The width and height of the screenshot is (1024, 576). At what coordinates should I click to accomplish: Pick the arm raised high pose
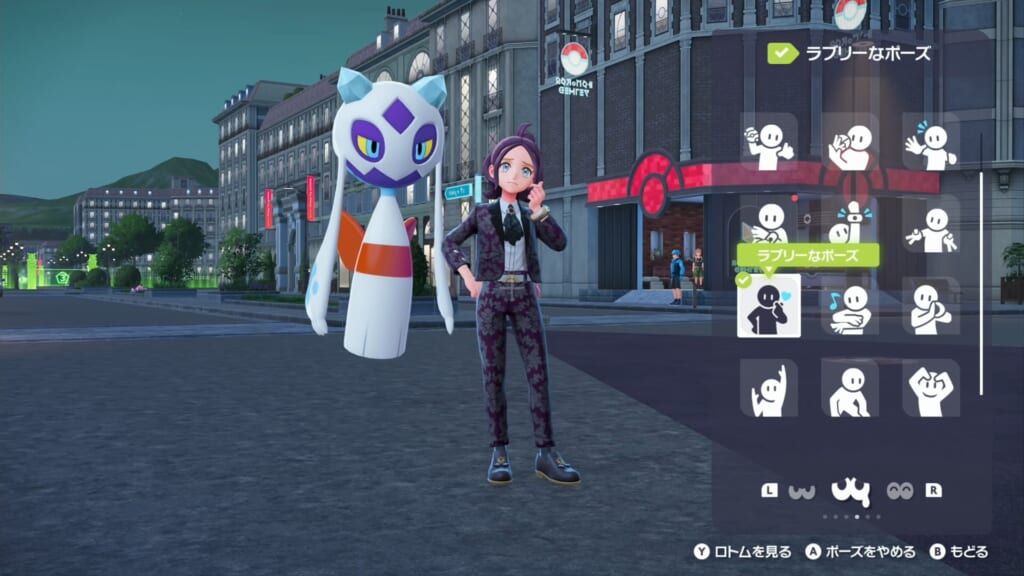pyautogui.click(x=769, y=388)
